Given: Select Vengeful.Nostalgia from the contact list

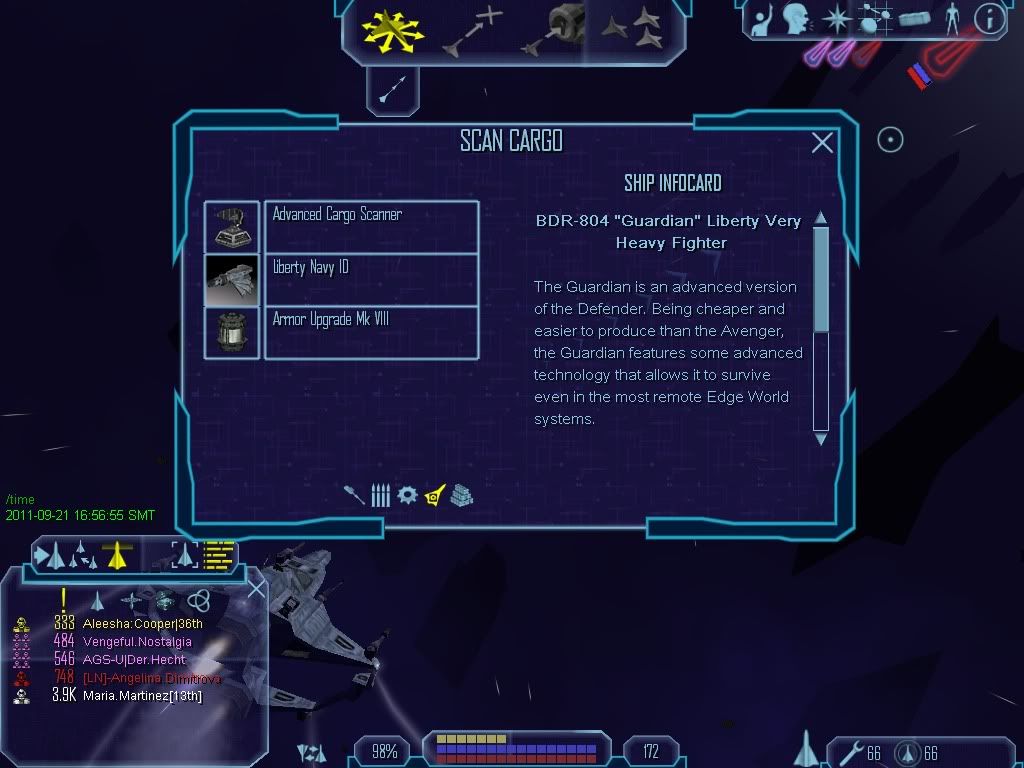Looking at the screenshot, I should coord(137,641).
